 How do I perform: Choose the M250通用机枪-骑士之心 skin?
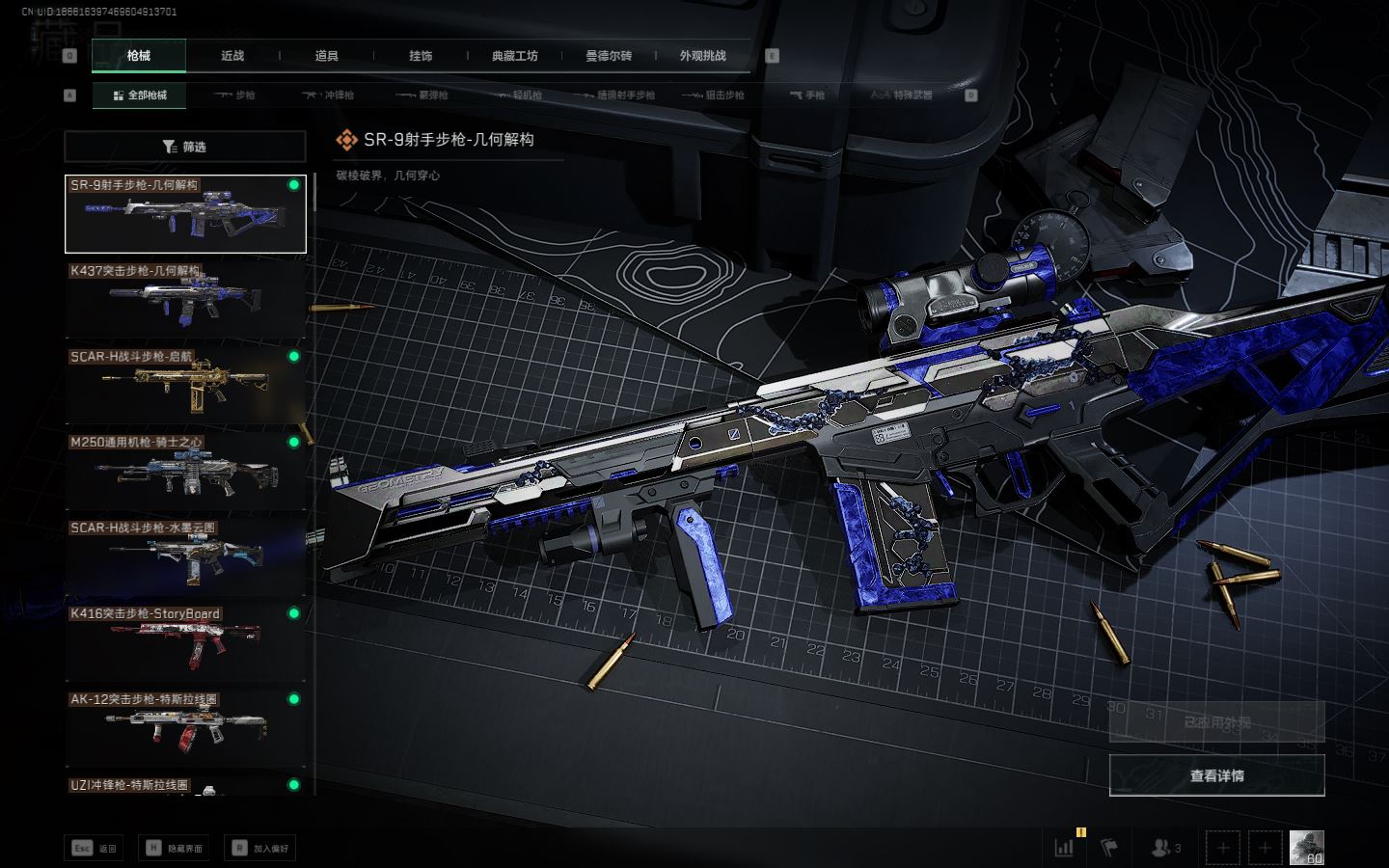[x=185, y=471]
